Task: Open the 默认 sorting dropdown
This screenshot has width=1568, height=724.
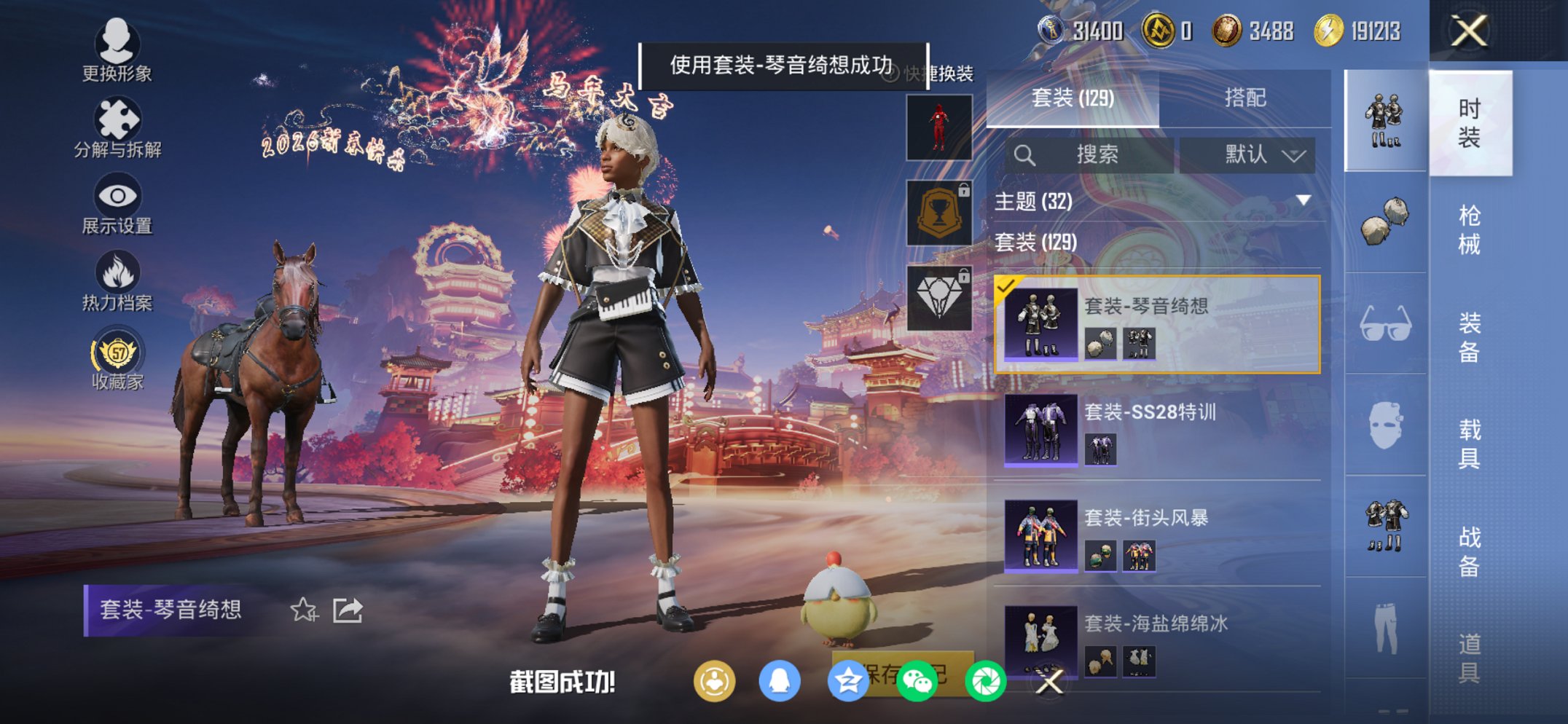Action: [x=1249, y=154]
